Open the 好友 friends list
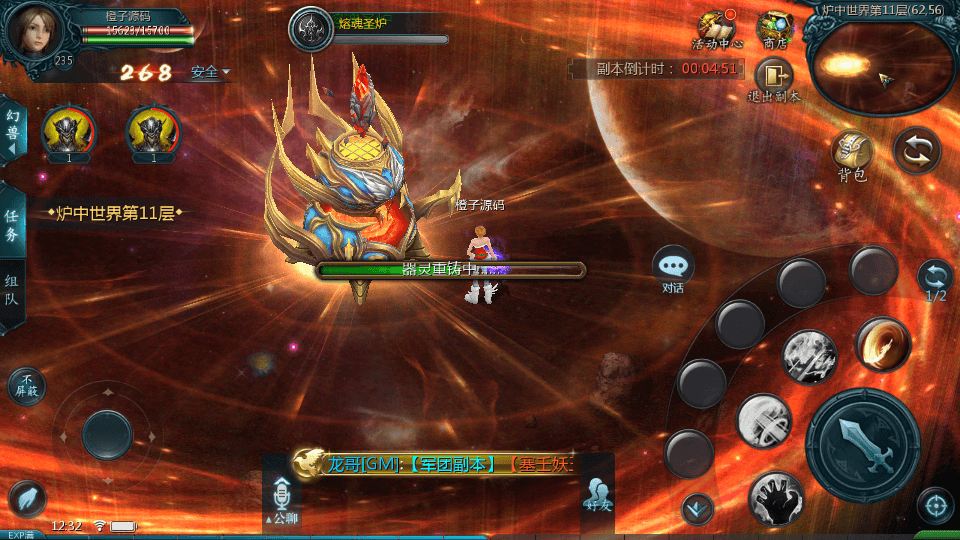The height and width of the screenshot is (540, 960). [x=598, y=497]
